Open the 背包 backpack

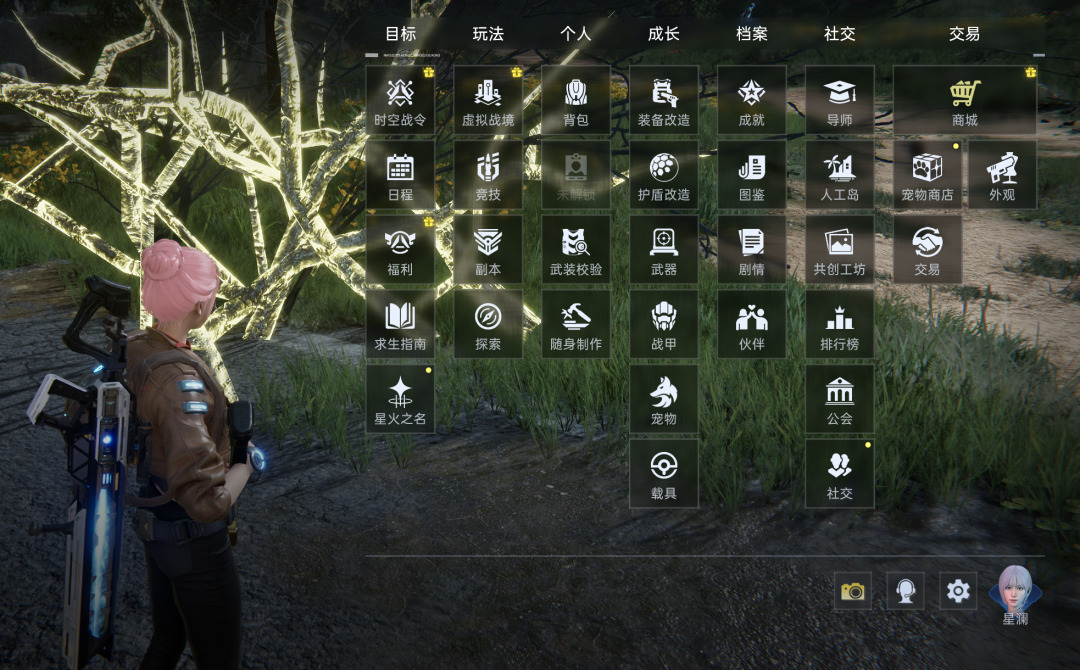click(x=576, y=100)
